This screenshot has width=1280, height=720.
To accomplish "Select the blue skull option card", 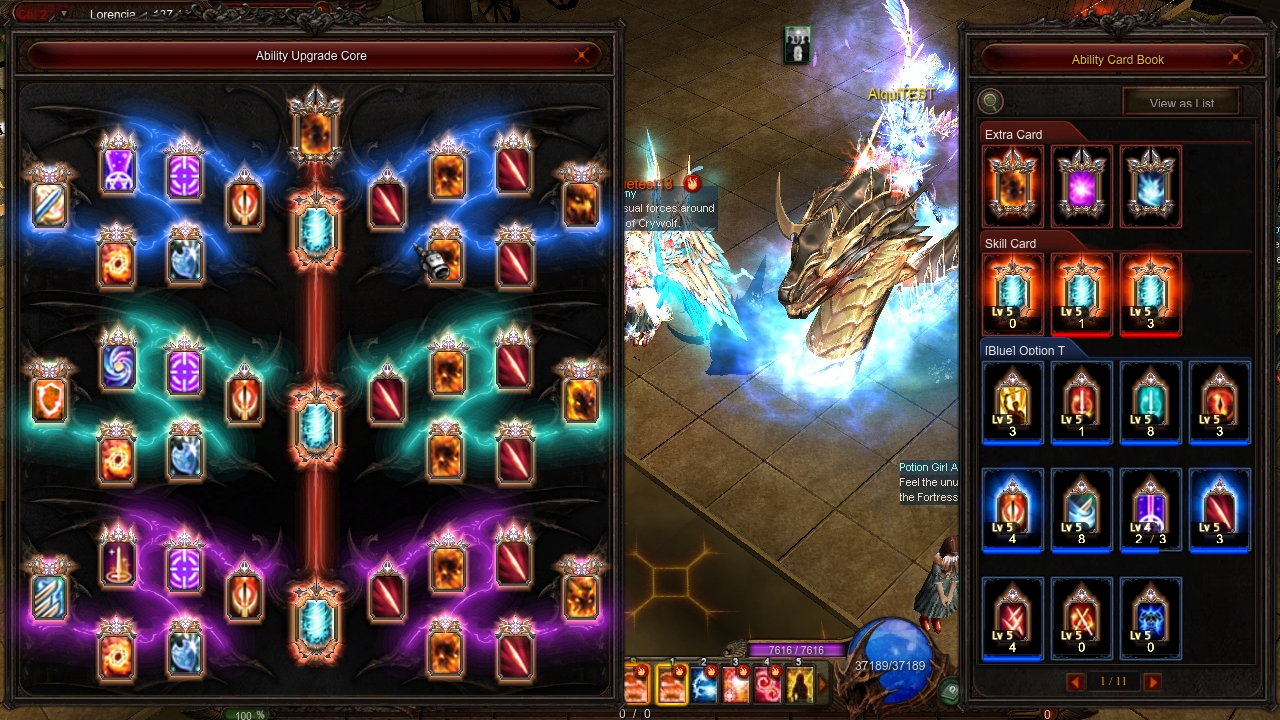I will [x=1150, y=619].
